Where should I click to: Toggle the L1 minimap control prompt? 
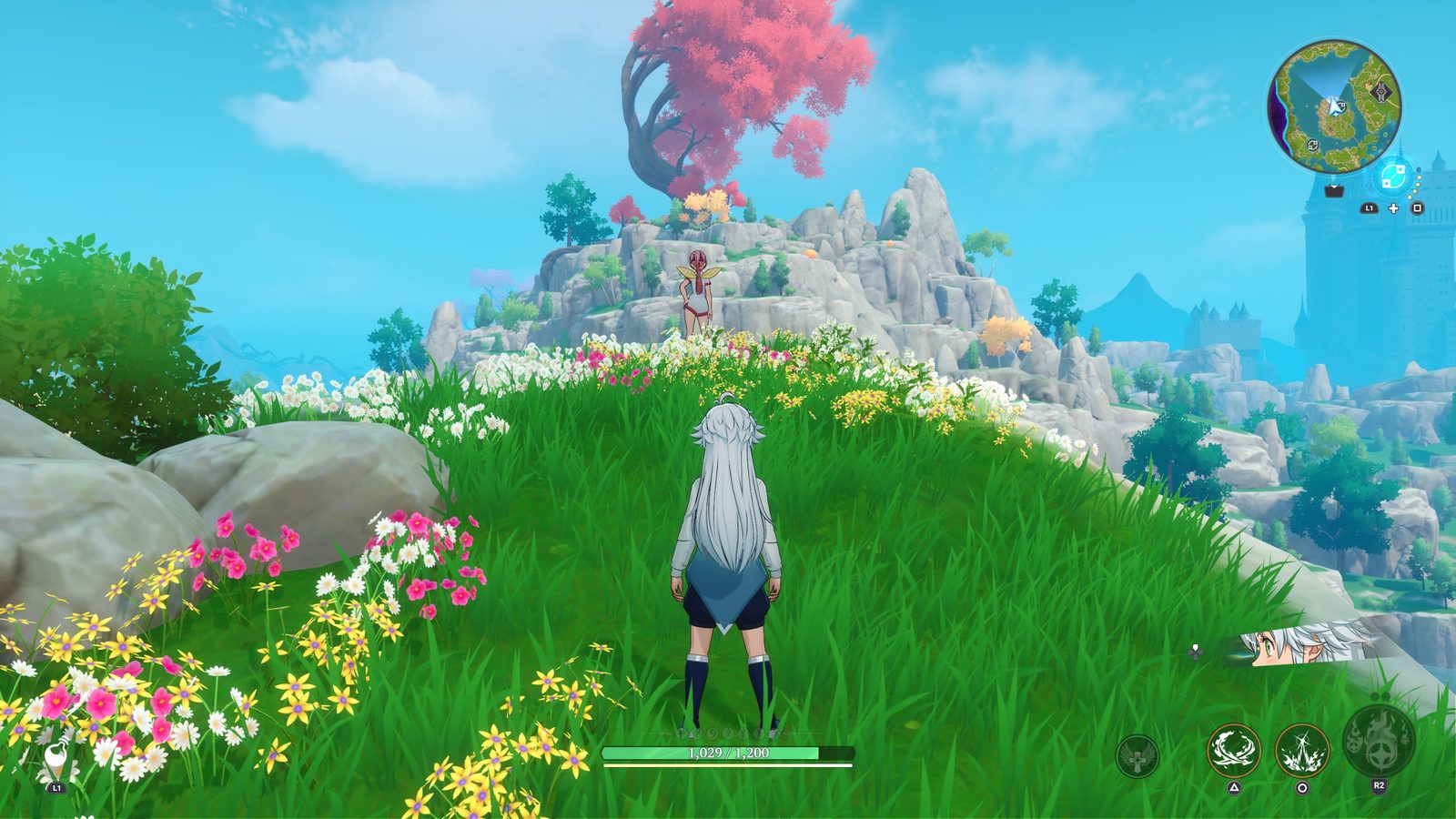1370,209
